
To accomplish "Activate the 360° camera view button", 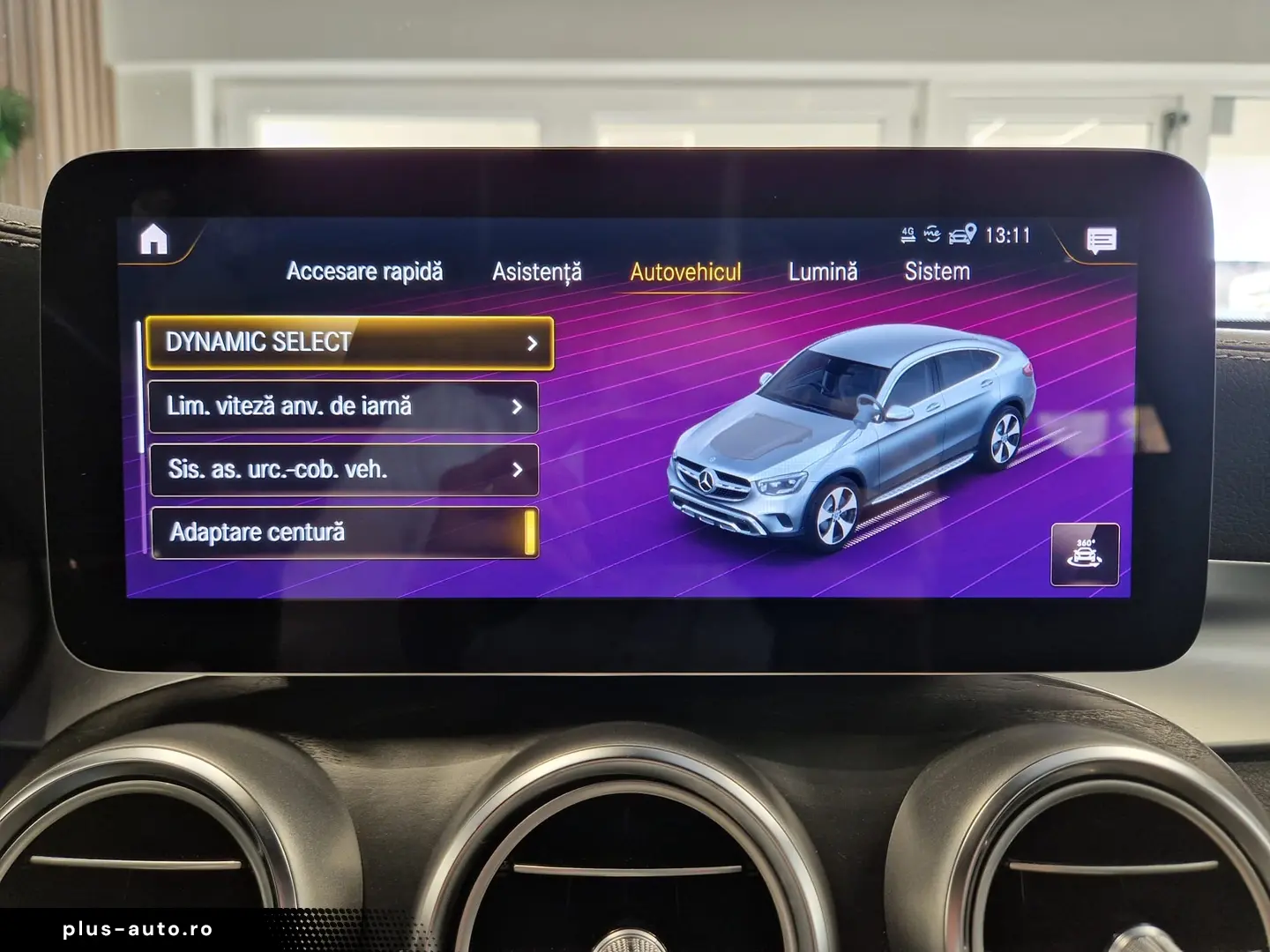I will pos(1085,554).
